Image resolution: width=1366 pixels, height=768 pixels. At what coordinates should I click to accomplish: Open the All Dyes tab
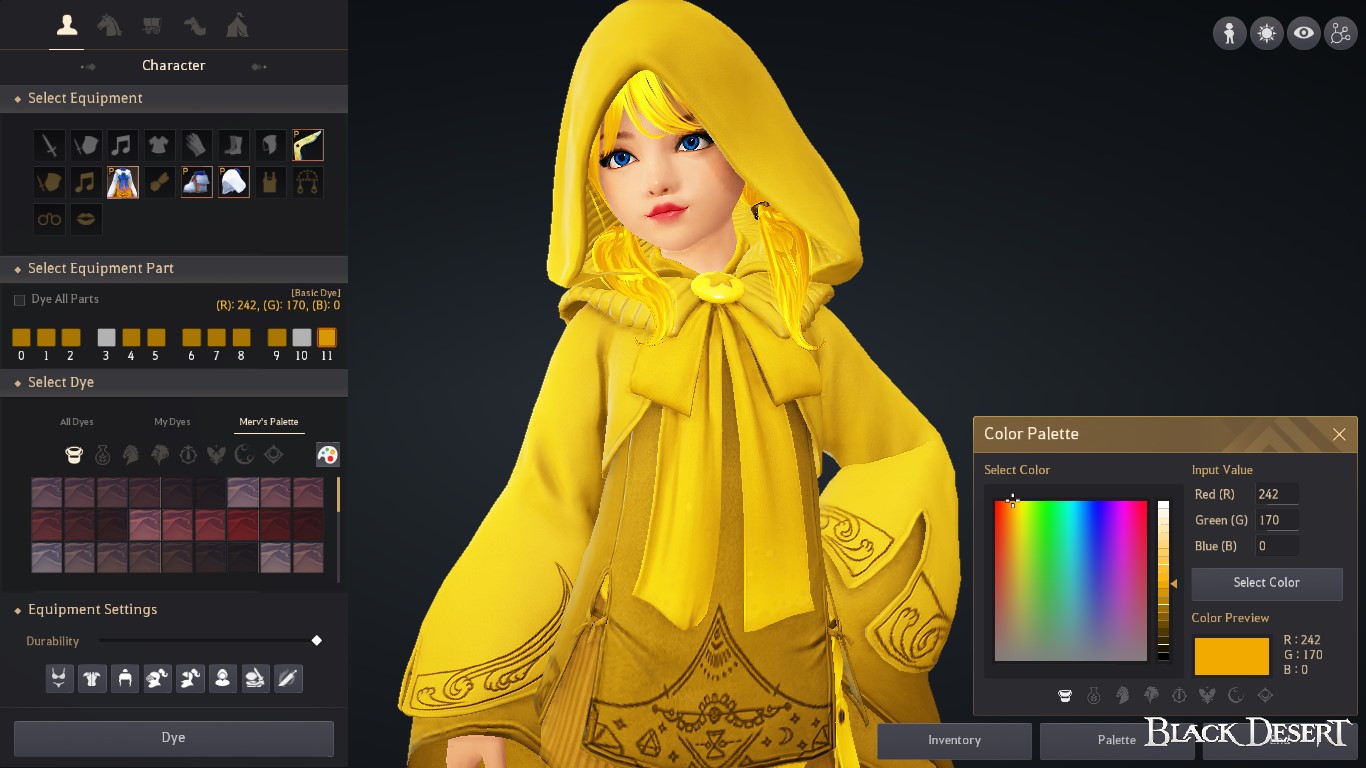click(76, 421)
